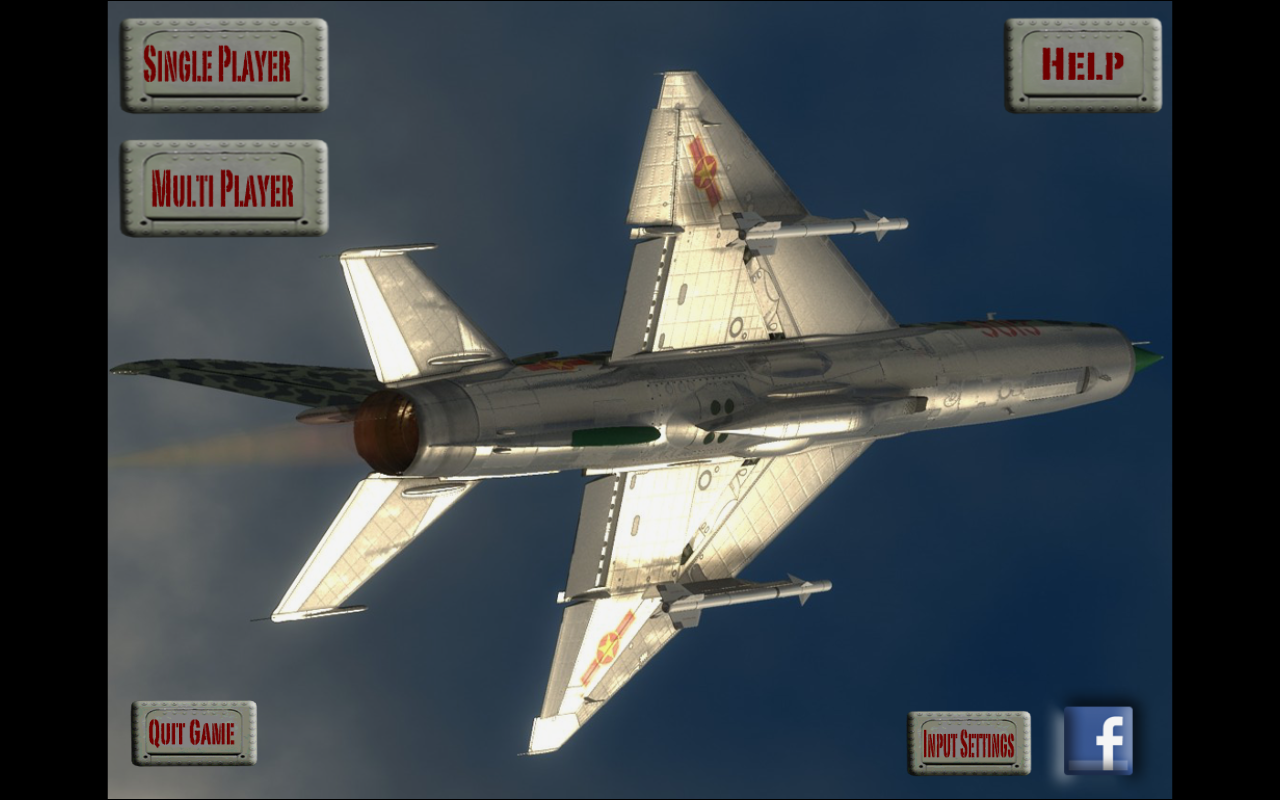
Task: Access multiplayer matchmaking
Action: click(x=222, y=190)
